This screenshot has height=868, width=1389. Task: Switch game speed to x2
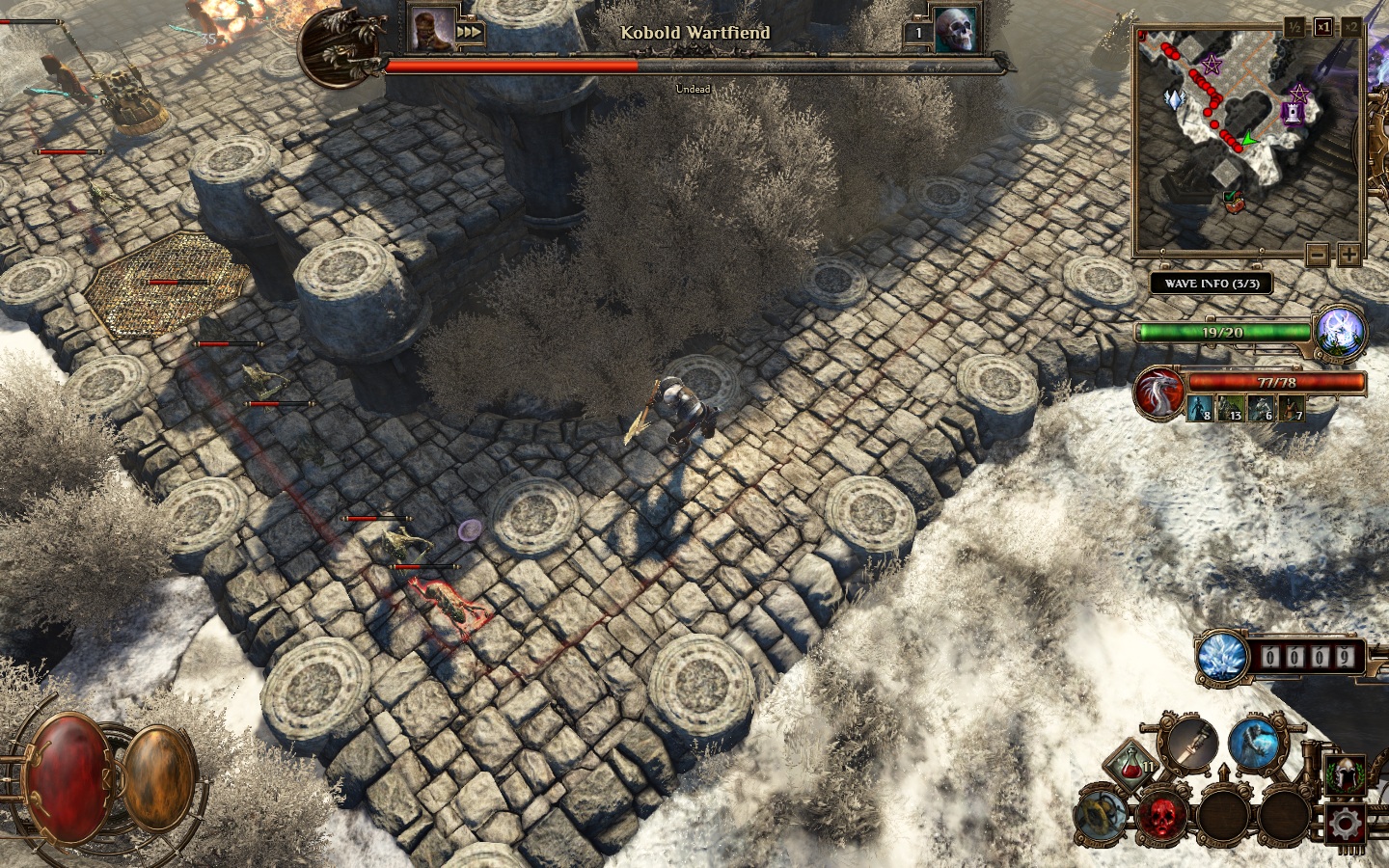[x=1351, y=27]
